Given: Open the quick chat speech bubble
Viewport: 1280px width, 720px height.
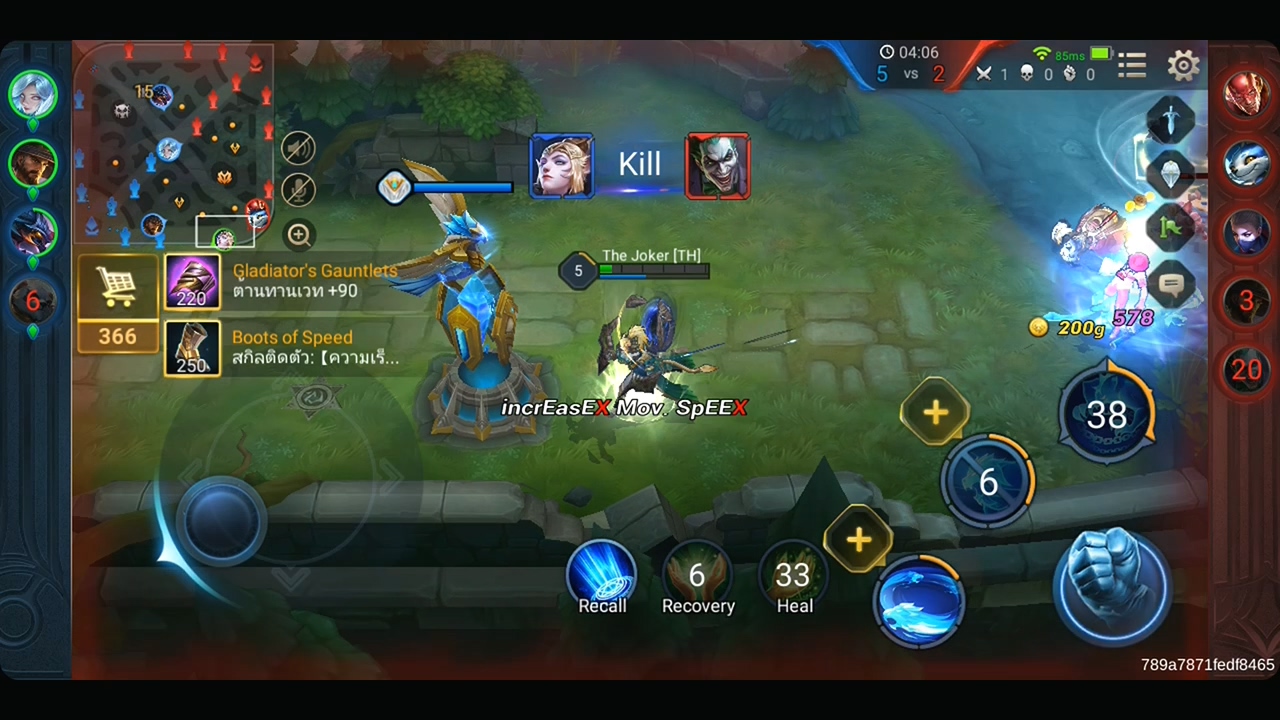Looking at the screenshot, I should tap(1171, 285).
